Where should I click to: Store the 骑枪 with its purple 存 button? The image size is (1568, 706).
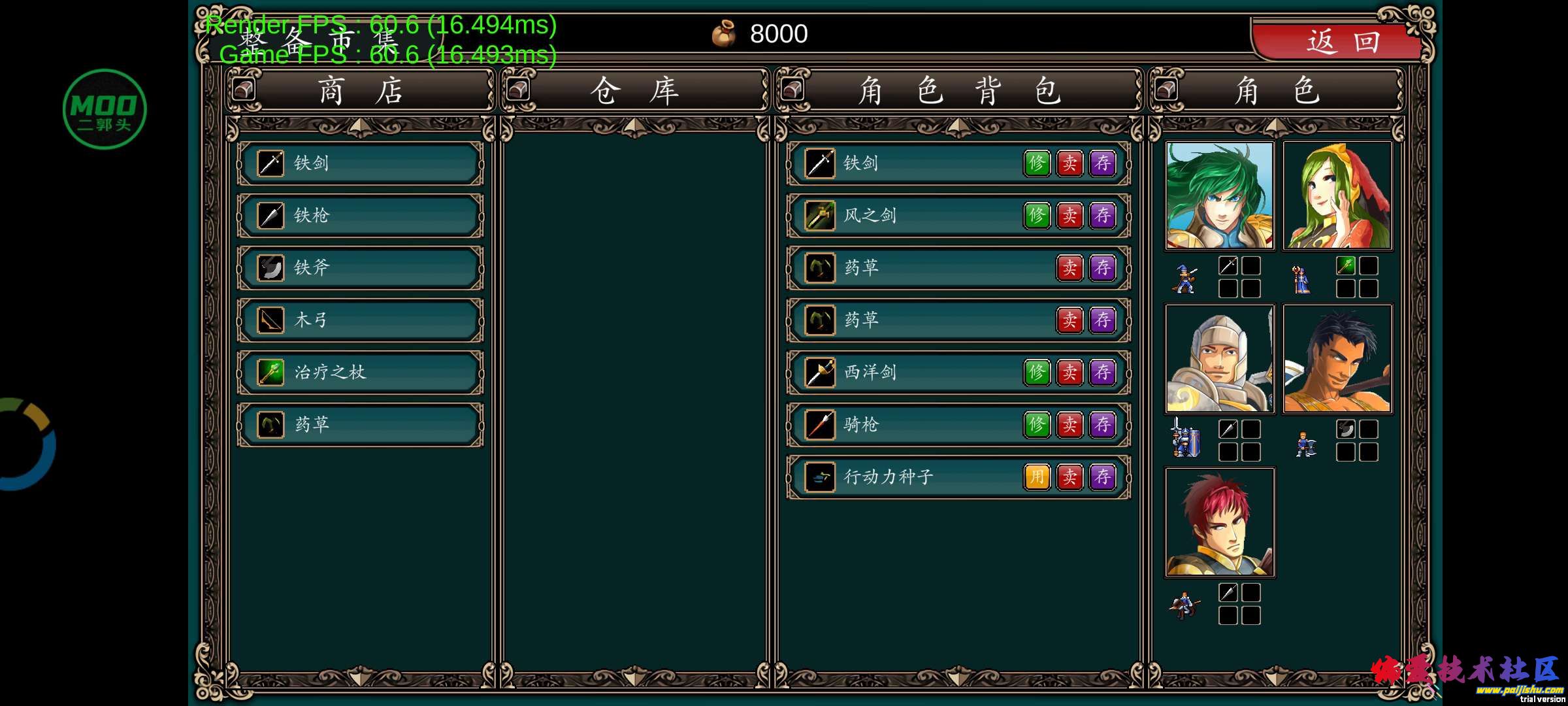(x=1103, y=425)
